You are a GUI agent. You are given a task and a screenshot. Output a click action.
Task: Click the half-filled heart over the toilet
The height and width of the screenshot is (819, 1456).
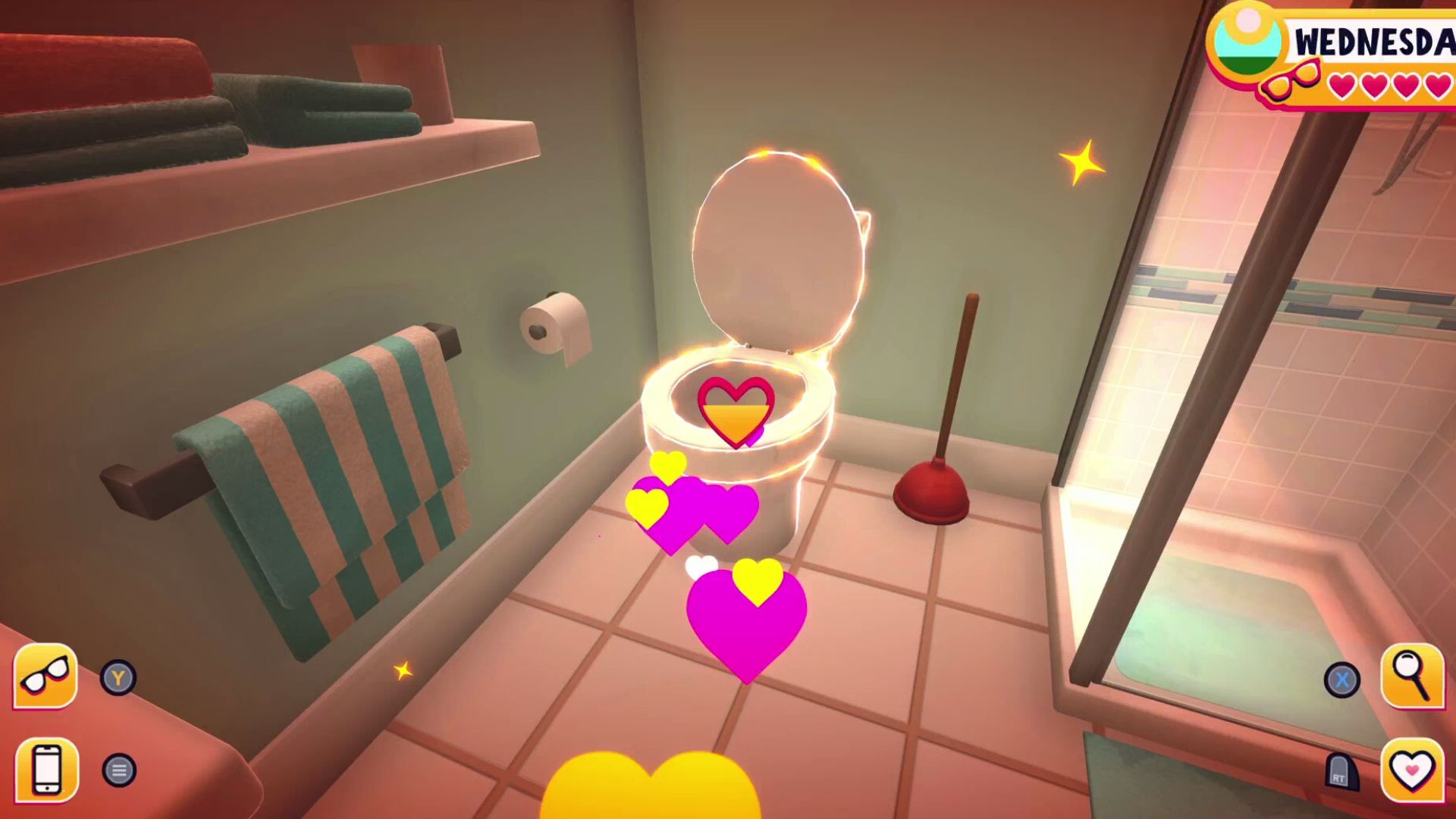(736, 411)
